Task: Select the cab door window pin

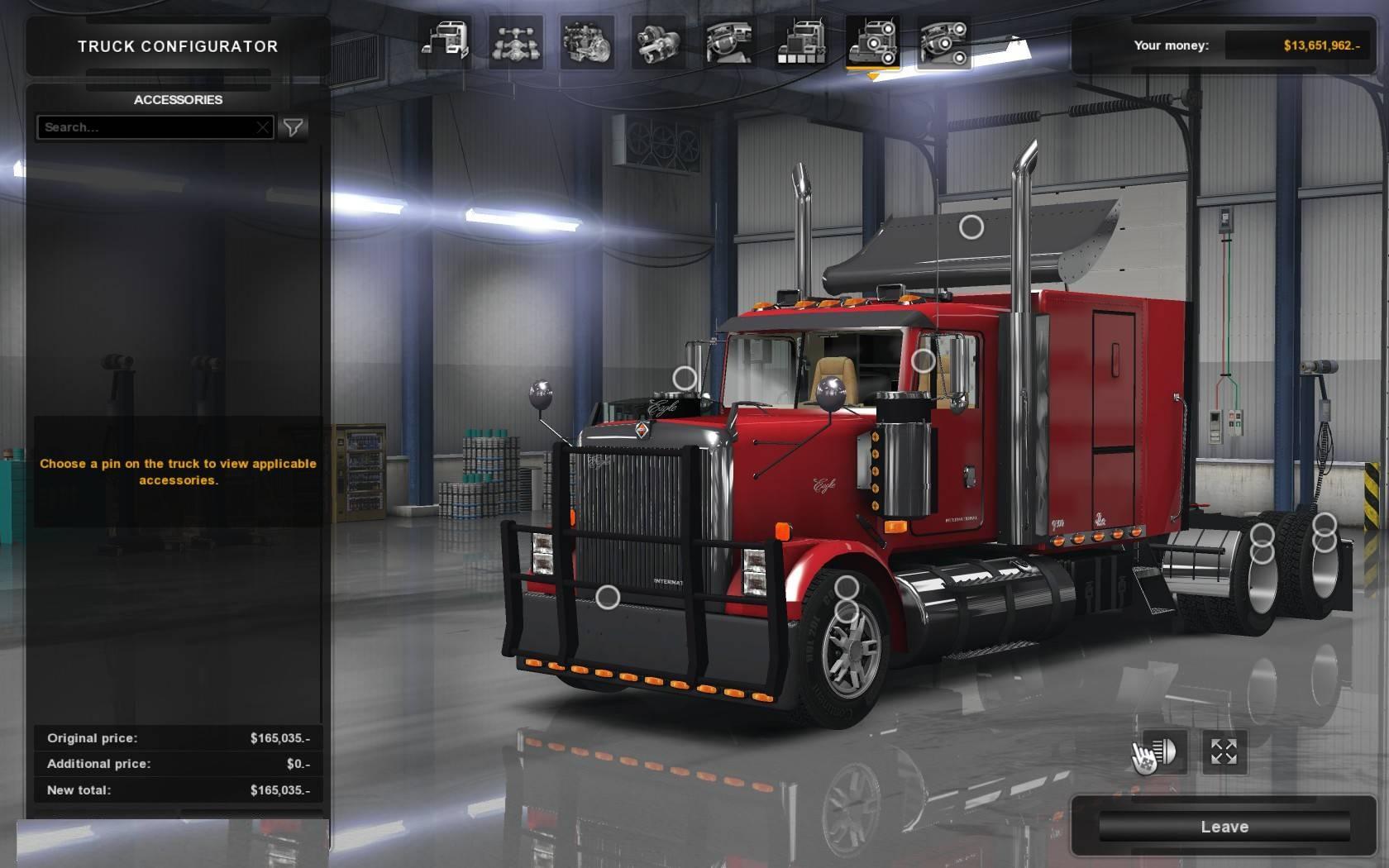Action: 923,361
